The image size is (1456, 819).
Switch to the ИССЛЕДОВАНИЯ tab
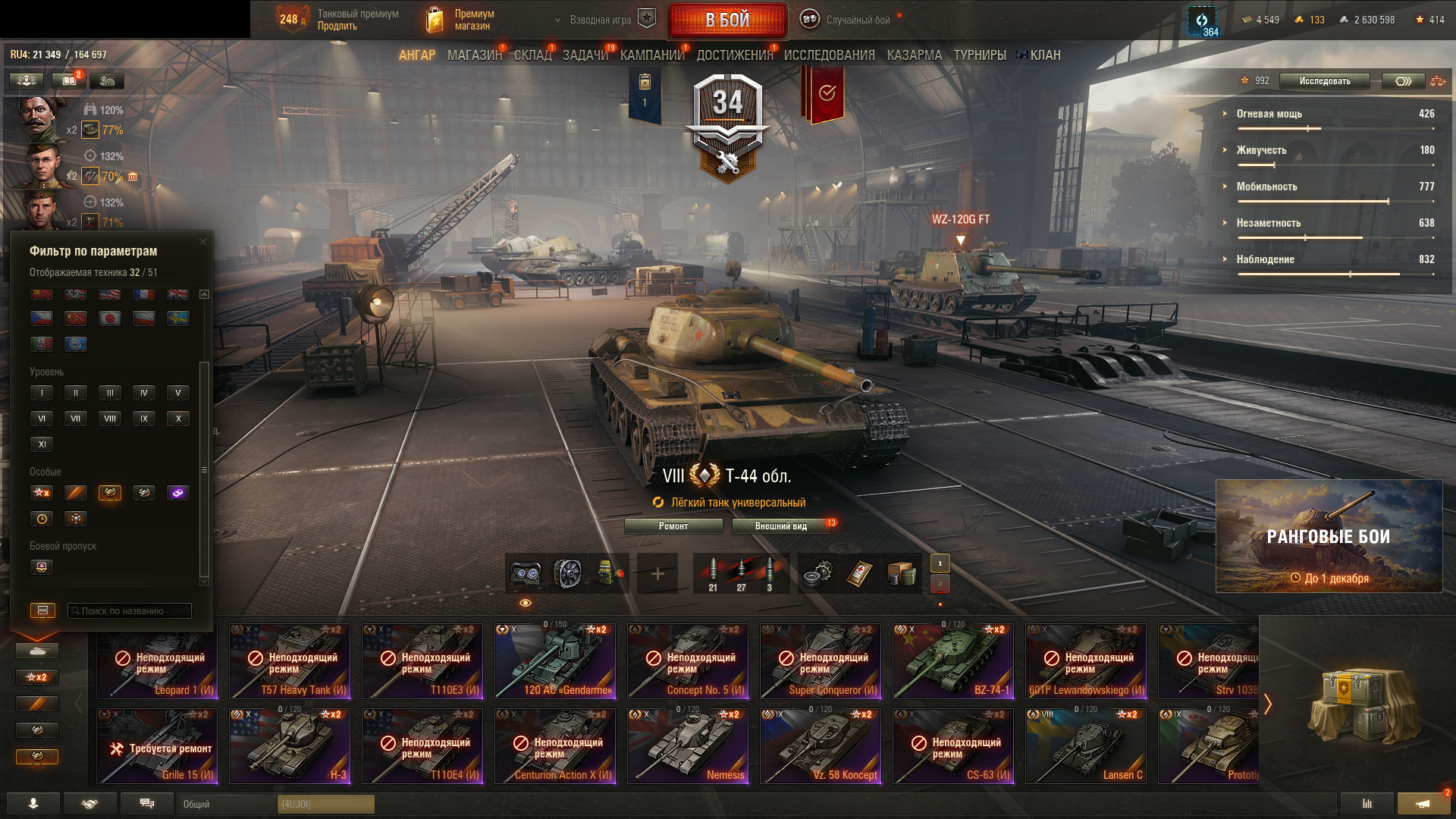(x=829, y=55)
